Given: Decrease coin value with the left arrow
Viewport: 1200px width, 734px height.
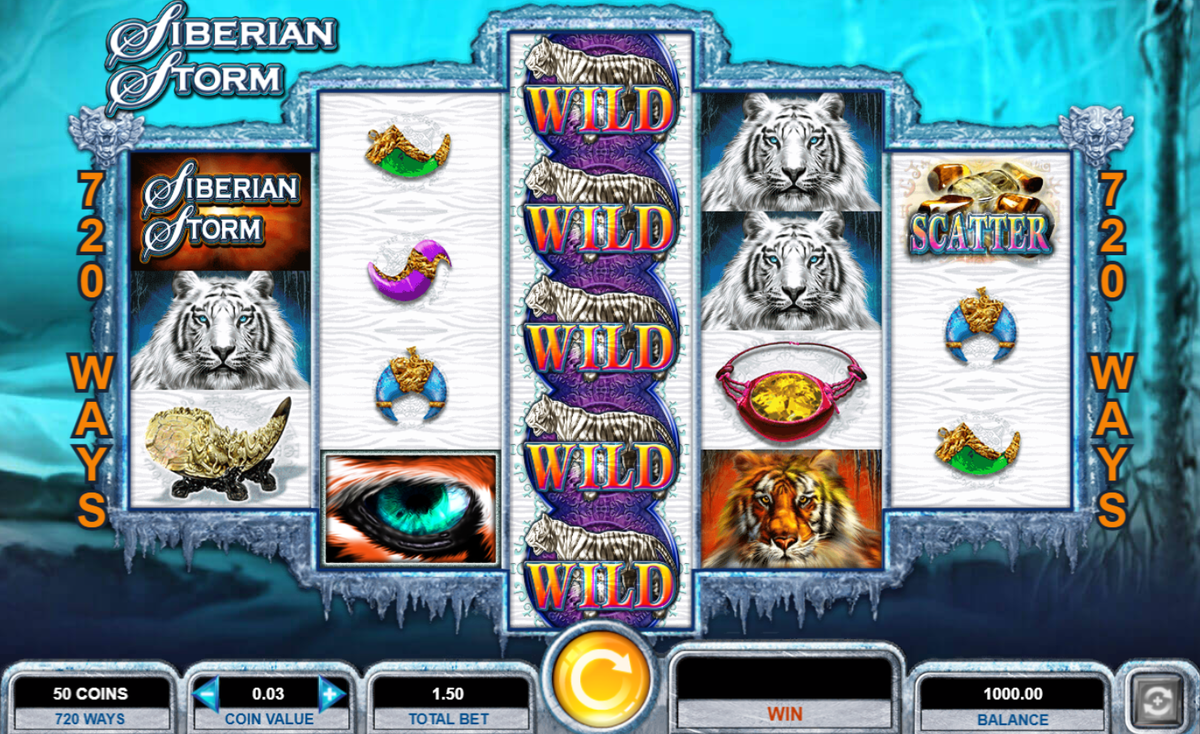Looking at the screenshot, I should pyautogui.click(x=207, y=693).
